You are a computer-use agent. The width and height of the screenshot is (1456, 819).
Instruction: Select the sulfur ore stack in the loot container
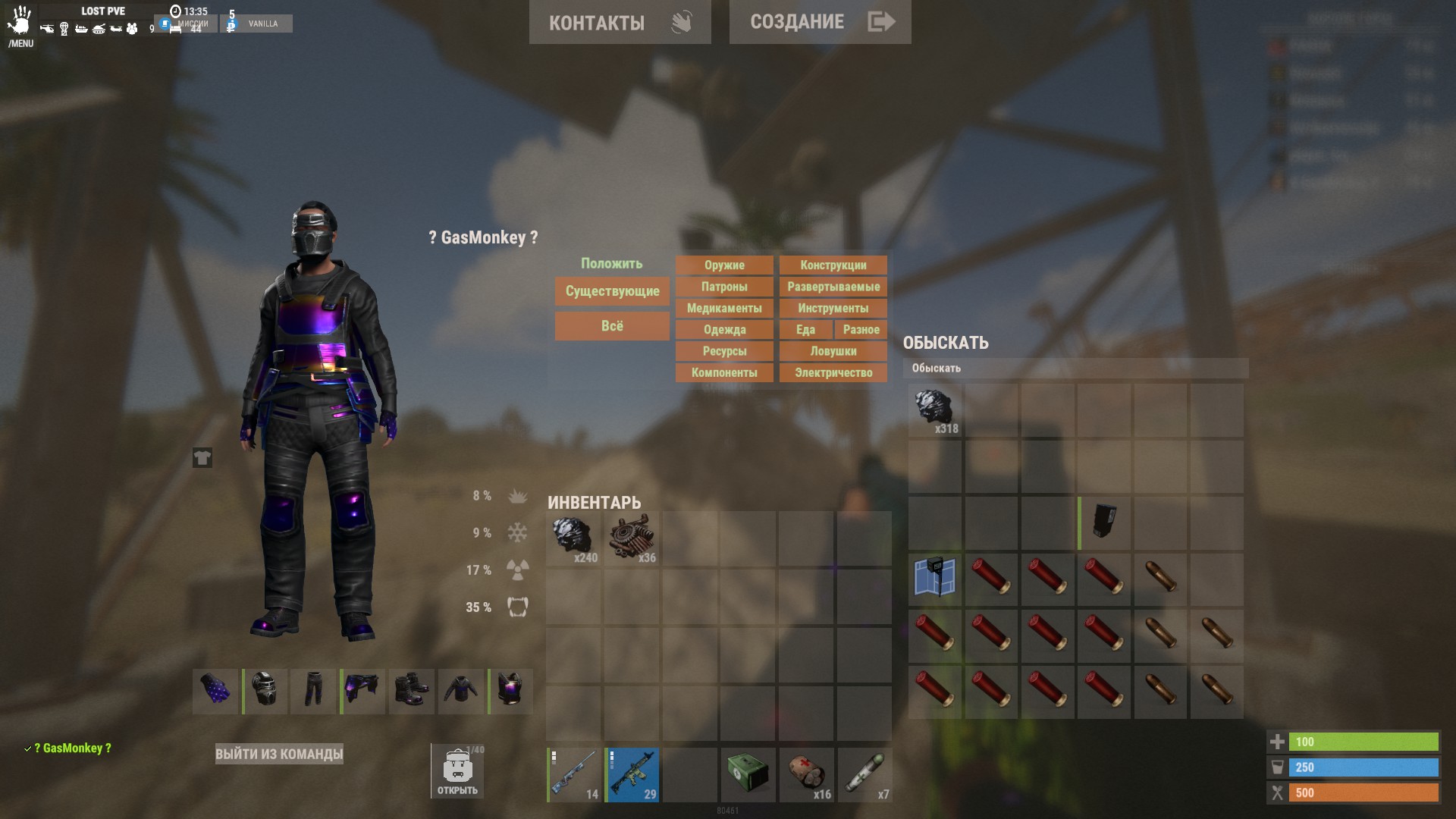934,408
